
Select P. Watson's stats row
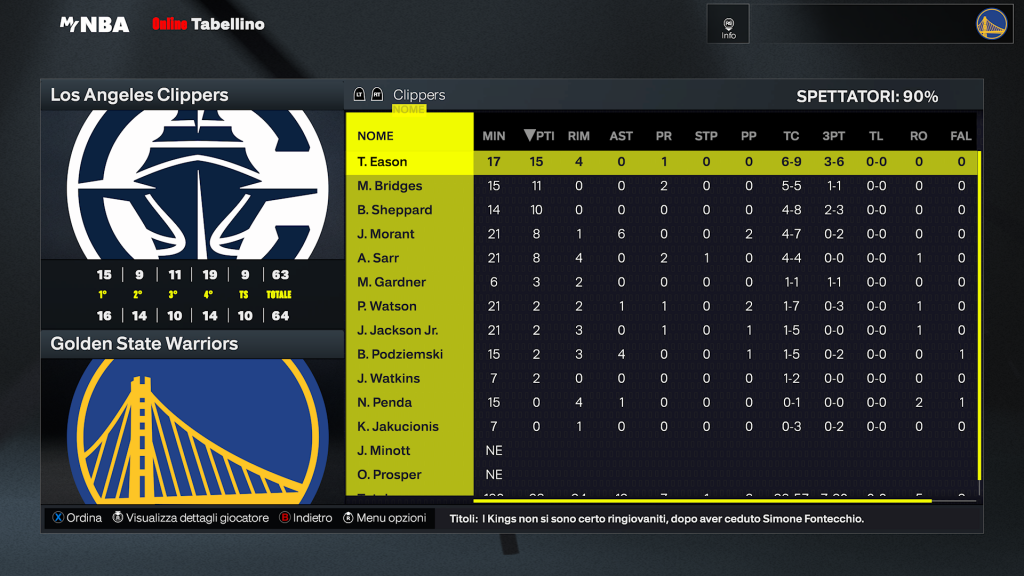tap(387, 306)
